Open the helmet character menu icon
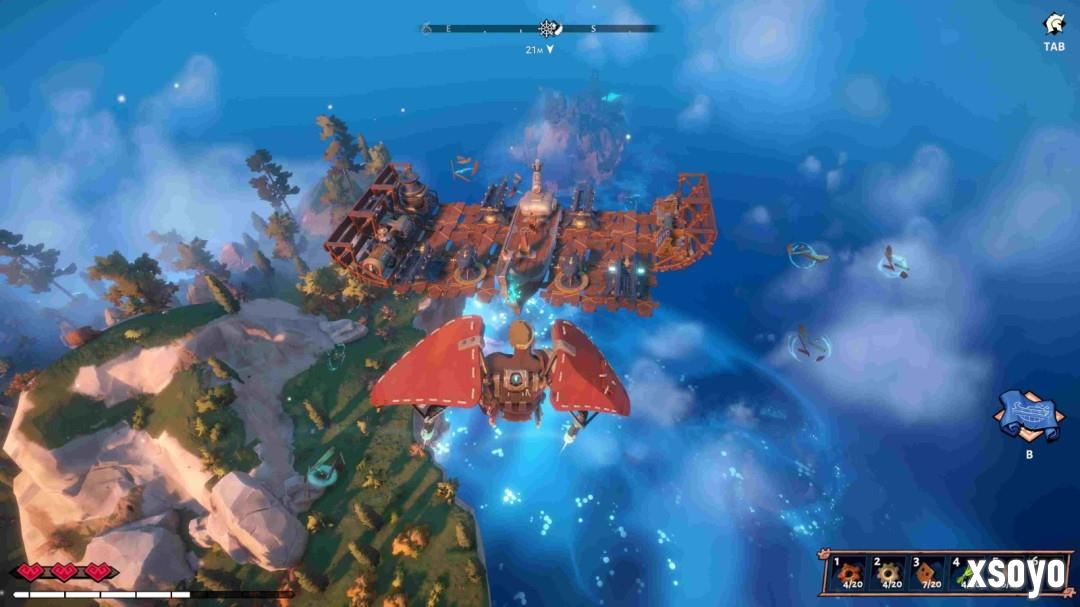The width and height of the screenshot is (1080, 607). click(1054, 25)
